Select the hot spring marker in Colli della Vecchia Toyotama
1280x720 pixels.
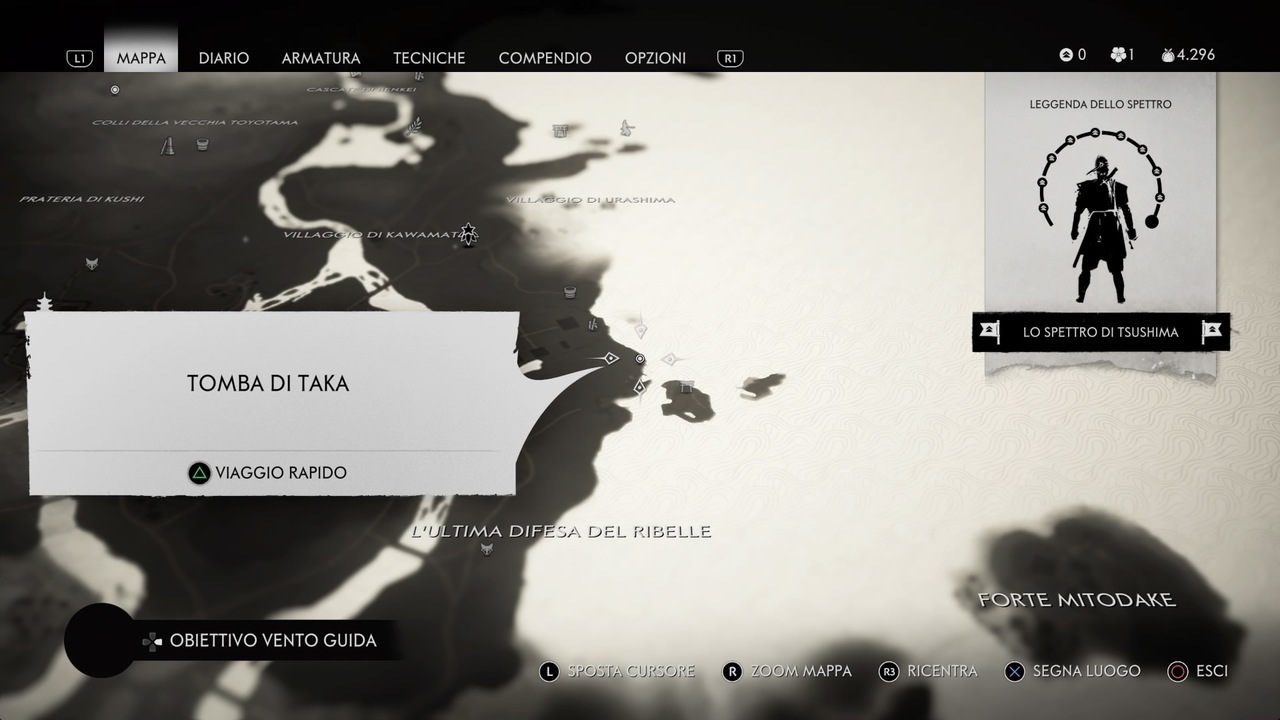point(203,144)
